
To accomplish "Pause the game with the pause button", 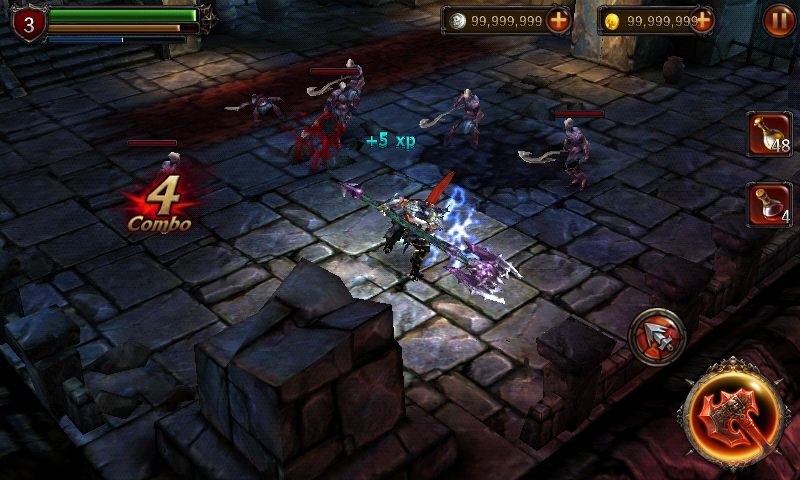I will tap(778, 20).
